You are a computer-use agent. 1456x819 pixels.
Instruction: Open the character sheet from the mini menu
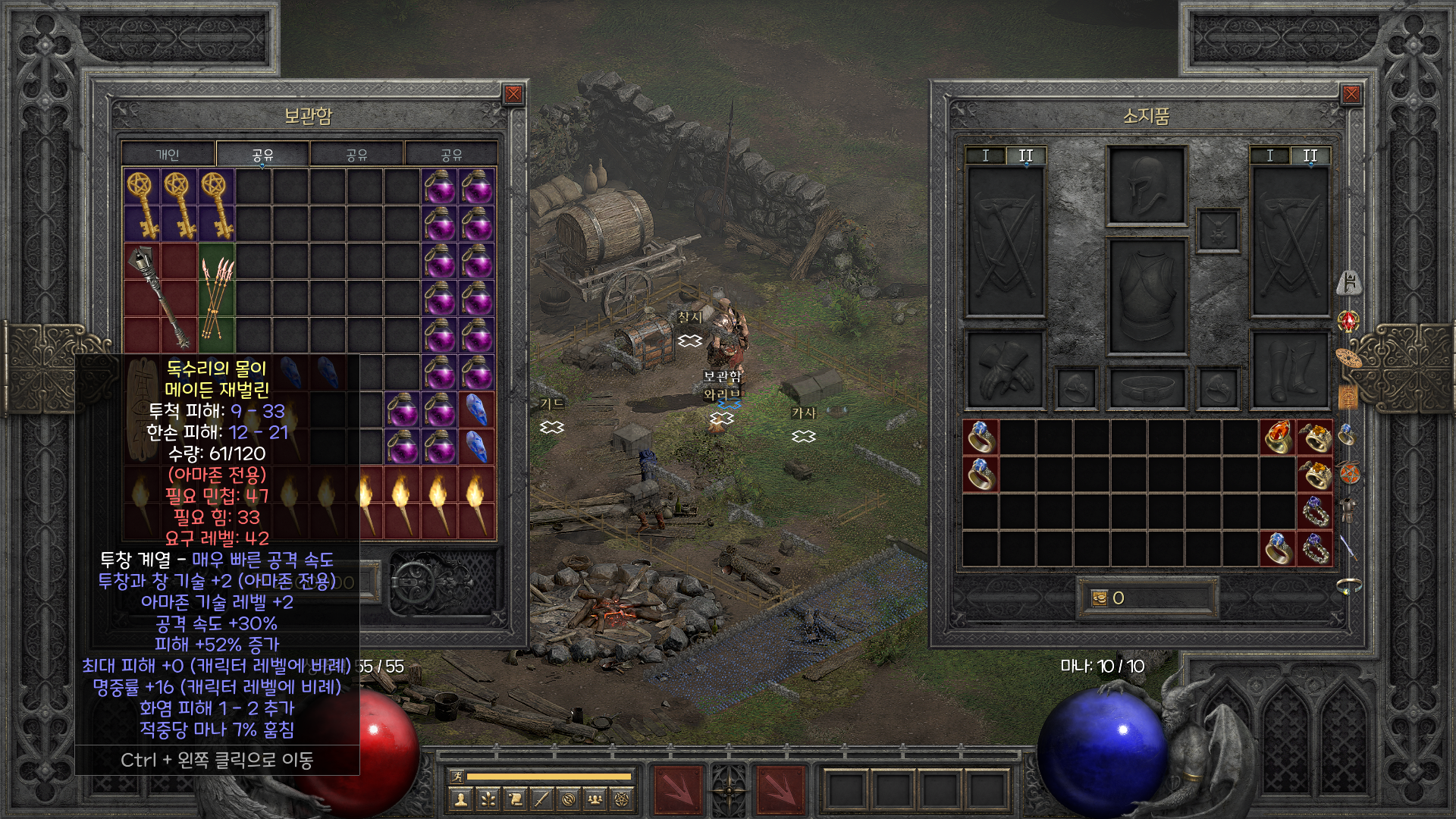click(460, 799)
